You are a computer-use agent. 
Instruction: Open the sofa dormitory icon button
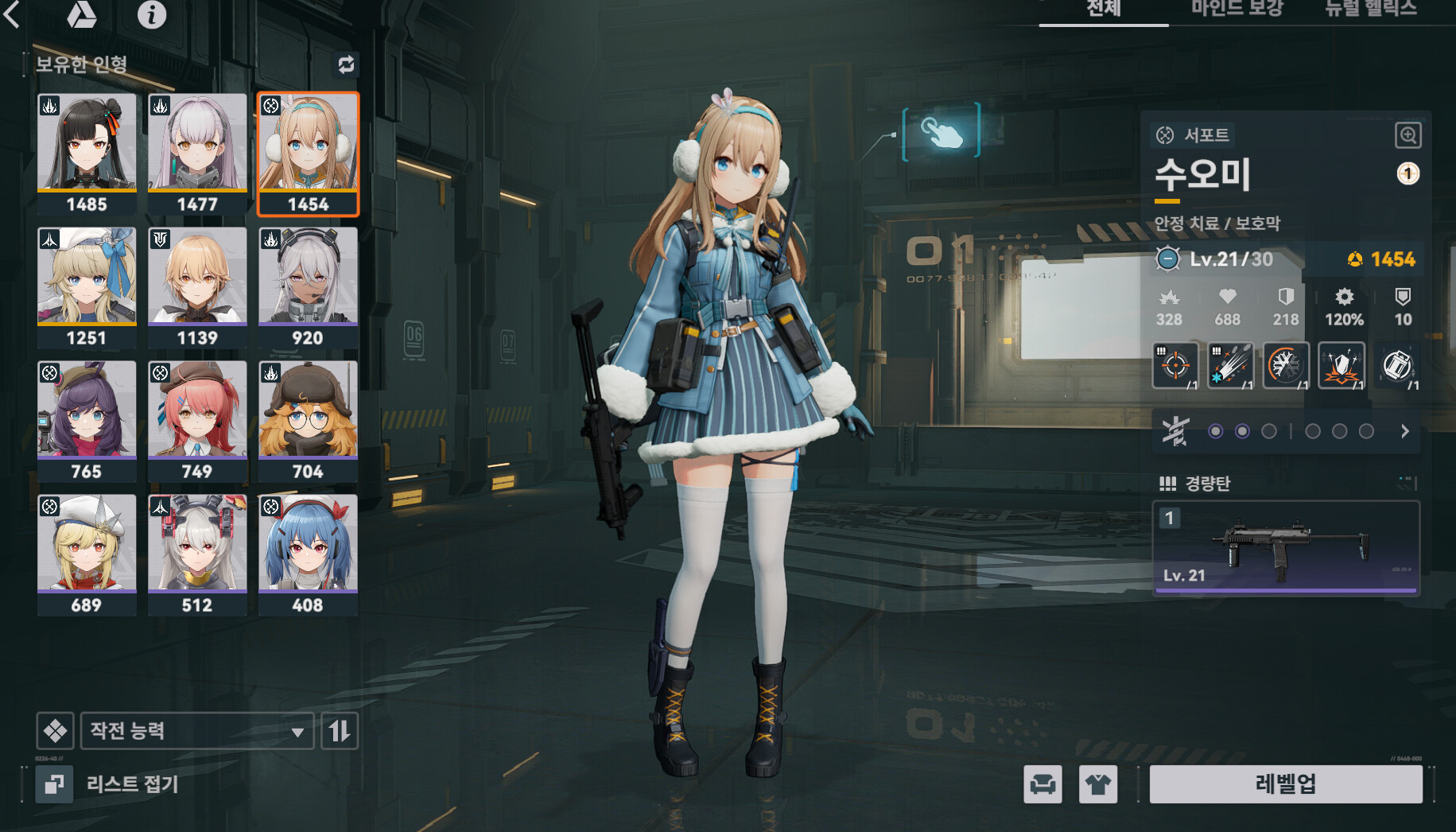click(1042, 785)
